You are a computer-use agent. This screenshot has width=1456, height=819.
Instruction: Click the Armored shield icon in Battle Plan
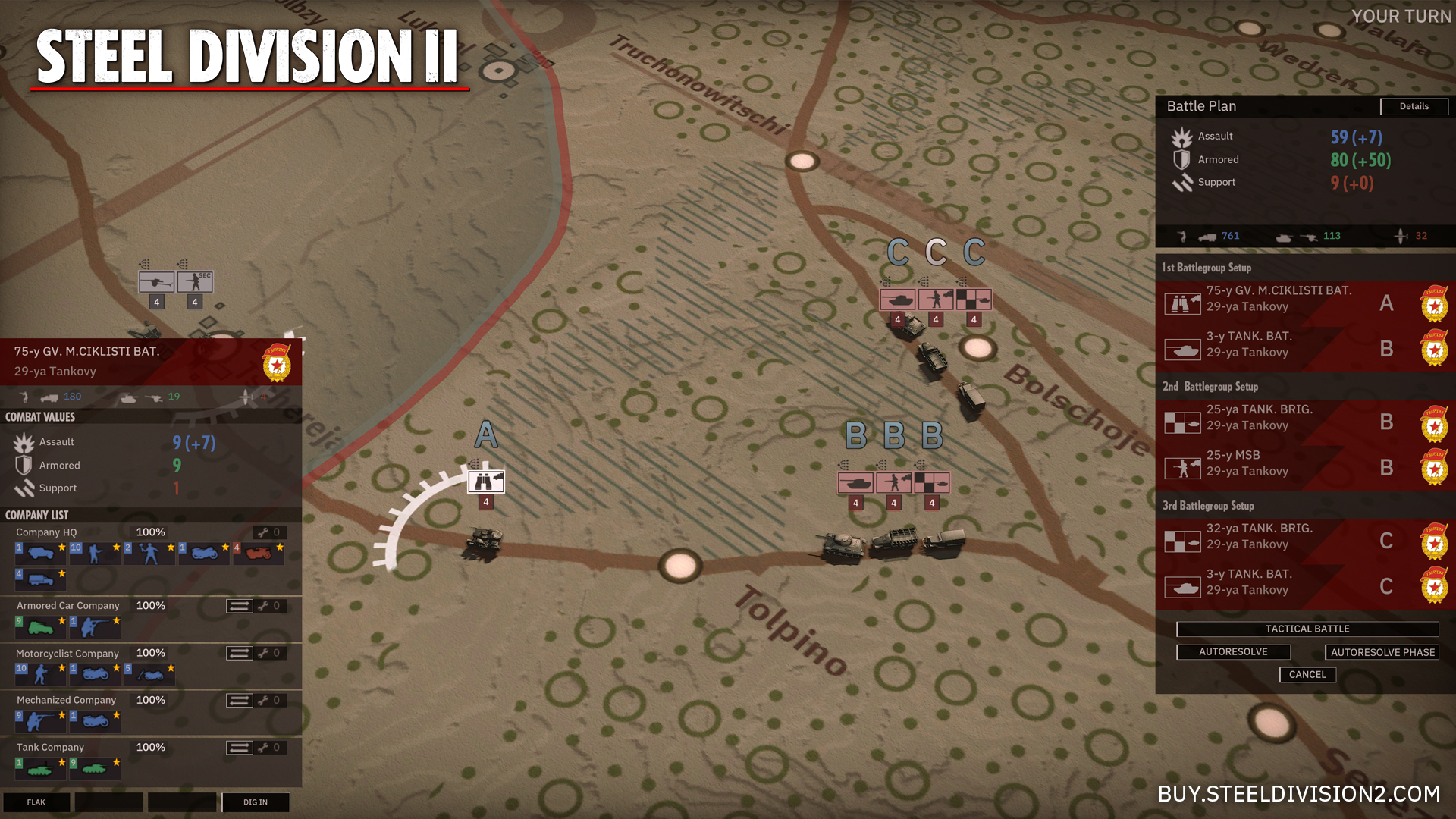pyautogui.click(x=1182, y=159)
